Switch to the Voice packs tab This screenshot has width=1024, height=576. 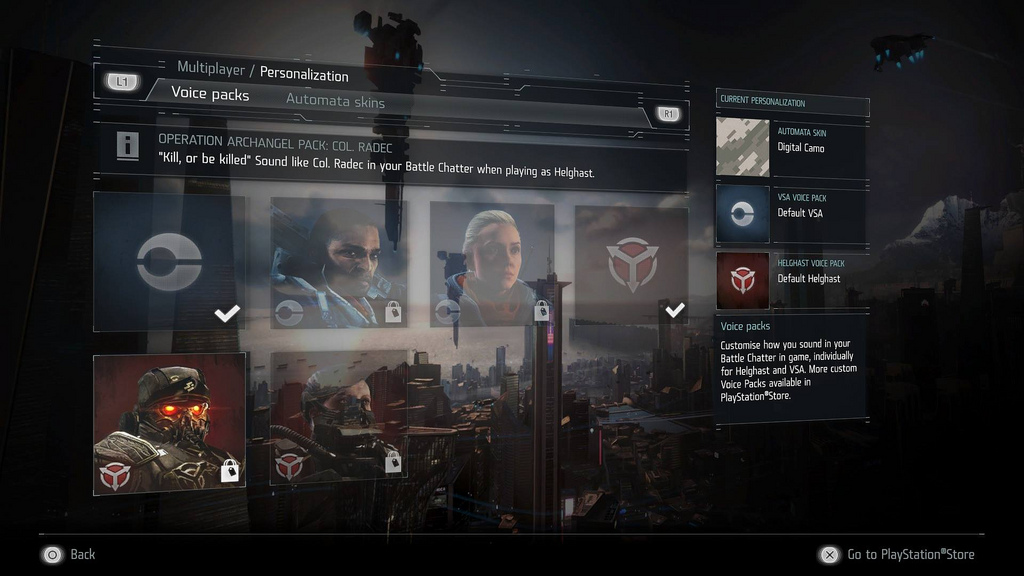click(210, 94)
